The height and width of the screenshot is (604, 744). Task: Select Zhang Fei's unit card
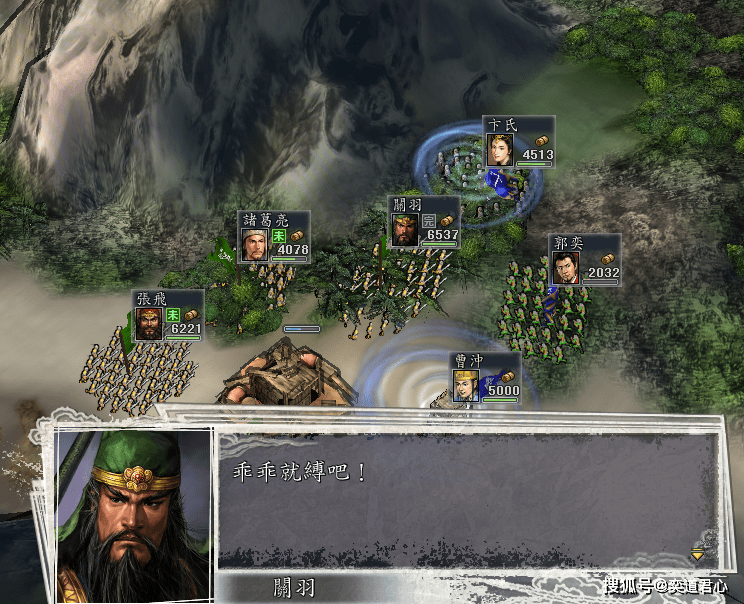pyautogui.click(x=168, y=315)
